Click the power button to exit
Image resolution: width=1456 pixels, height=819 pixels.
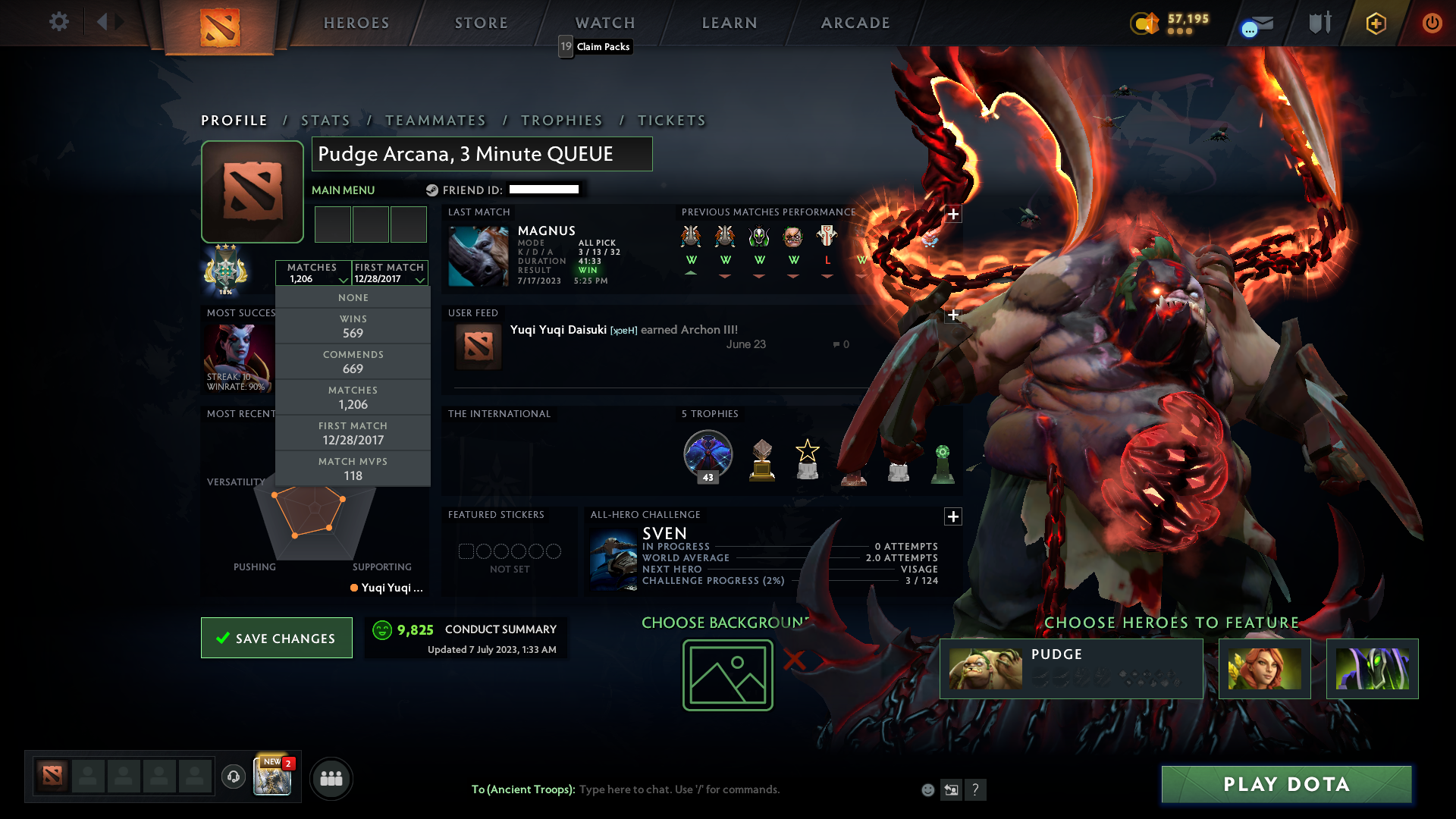(1432, 23)
